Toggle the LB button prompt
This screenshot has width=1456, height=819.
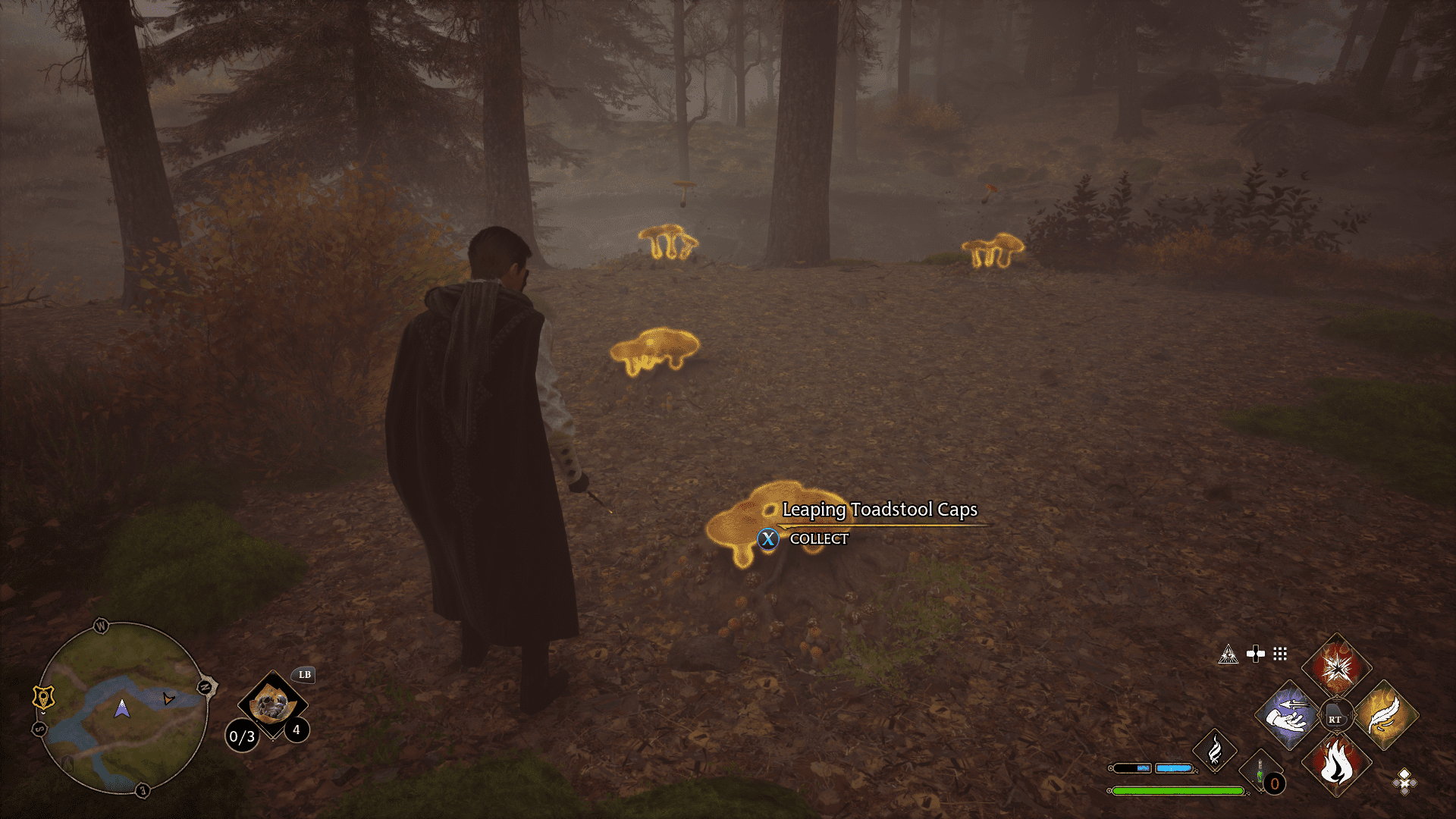click(305, 675)
